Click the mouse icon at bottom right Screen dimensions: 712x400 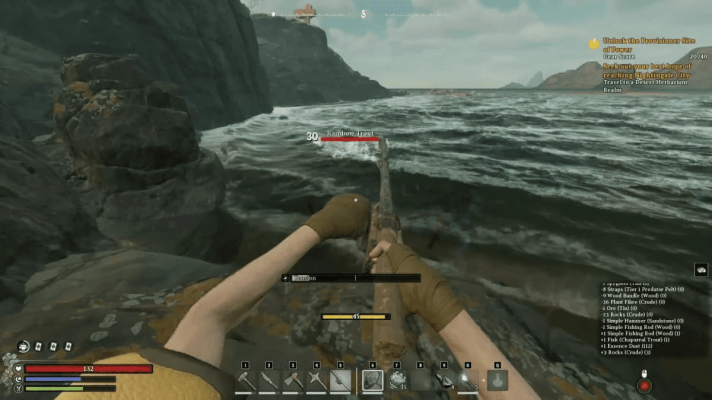point(644,384)
